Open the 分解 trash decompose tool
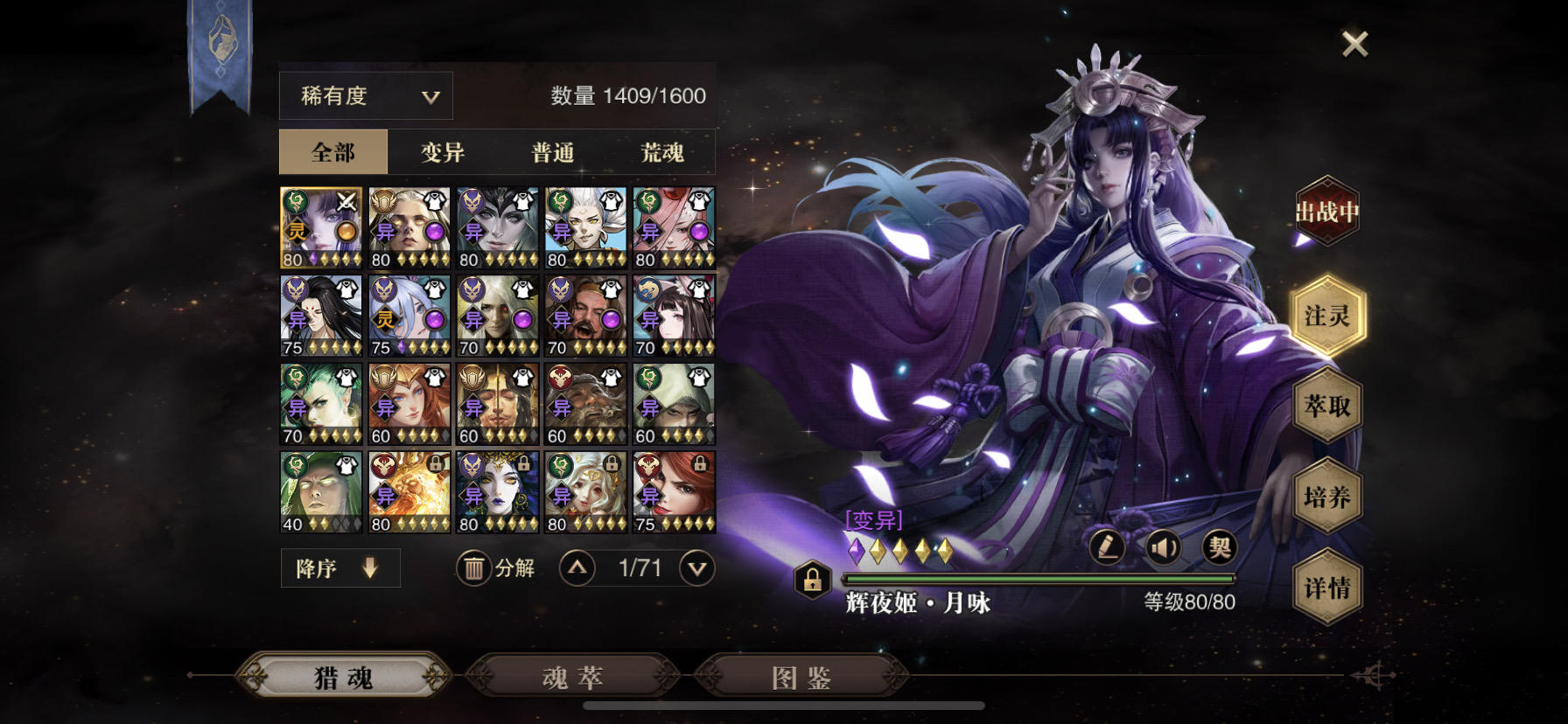The image size is (1568, 724). pyautogui.click(x=495, y=567)
